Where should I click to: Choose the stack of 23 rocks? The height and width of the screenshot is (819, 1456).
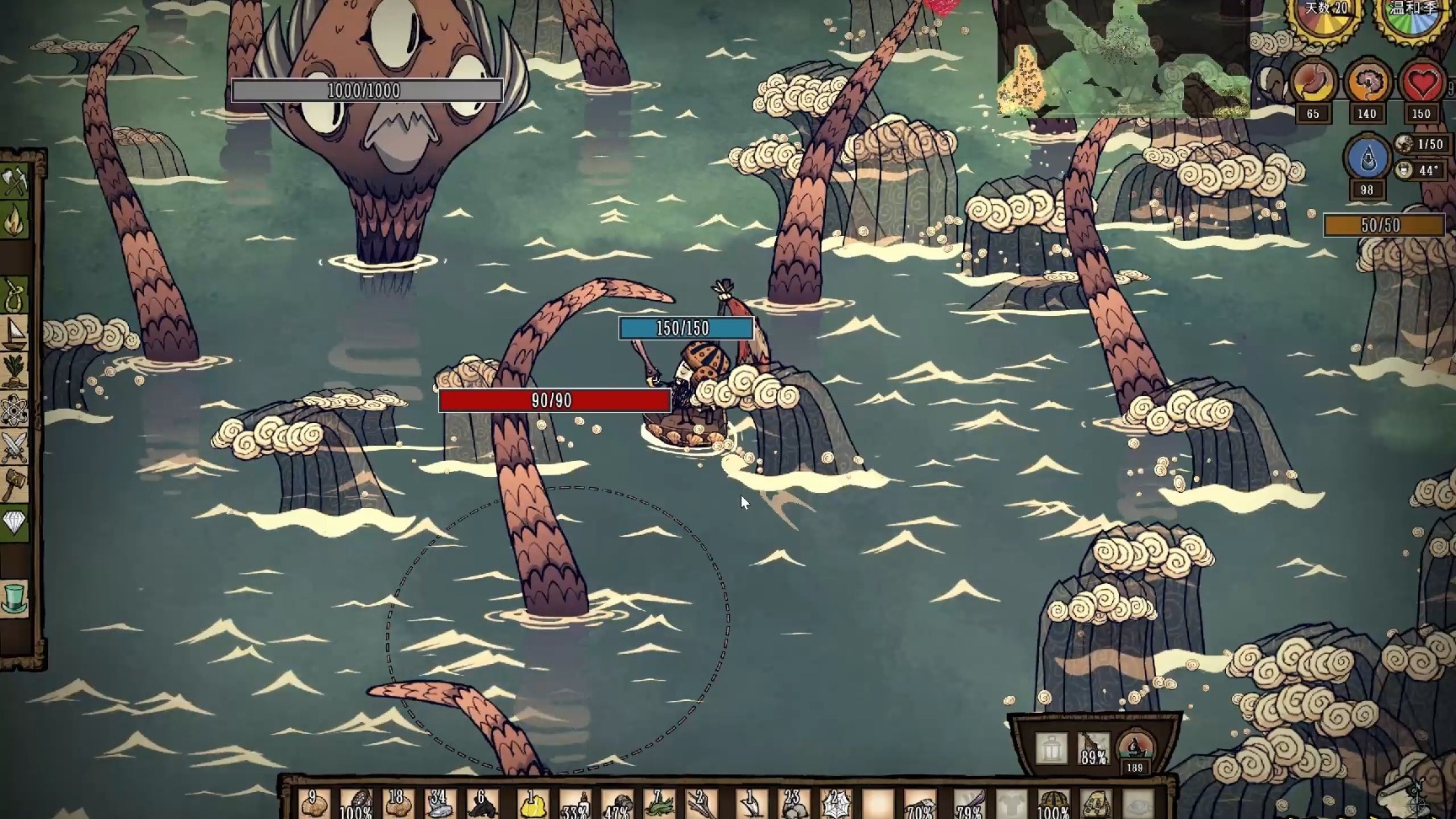click(x=792, y=805)
